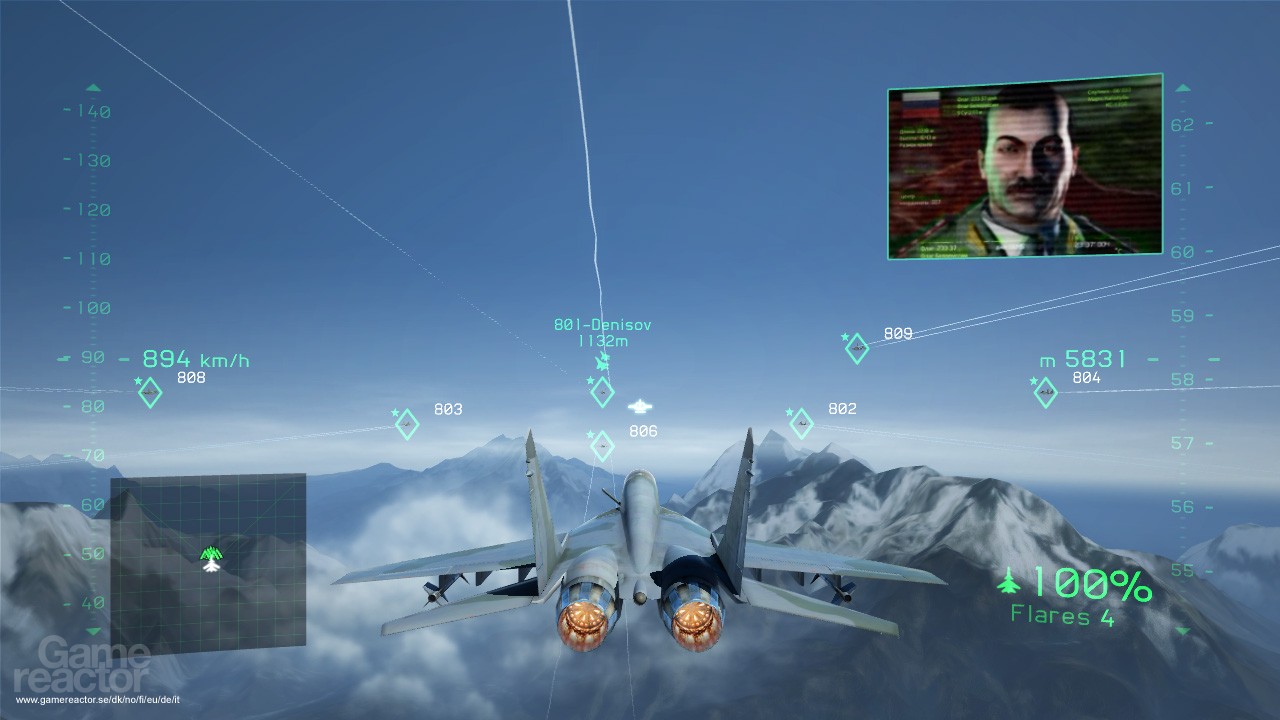1280x720 pixels.
Task: Select enemy 802's diamond marker on the HUD
Action: 803,422
